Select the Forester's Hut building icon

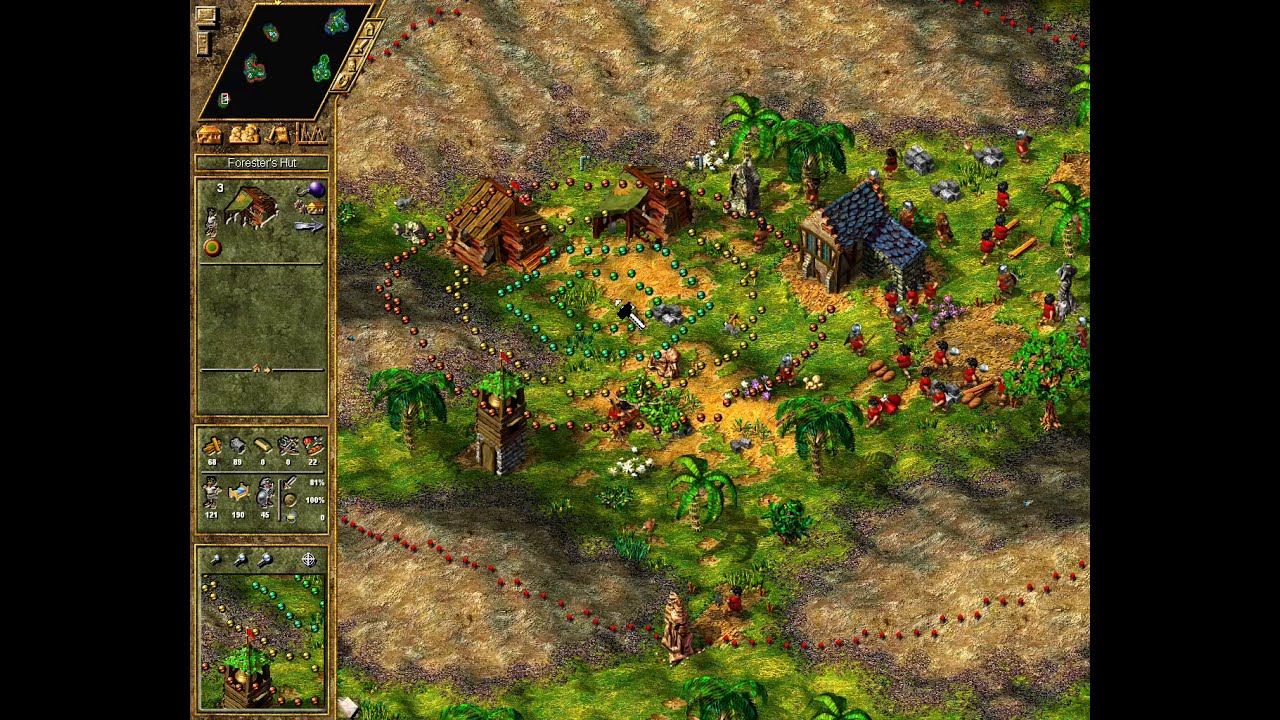click(252, 207)
